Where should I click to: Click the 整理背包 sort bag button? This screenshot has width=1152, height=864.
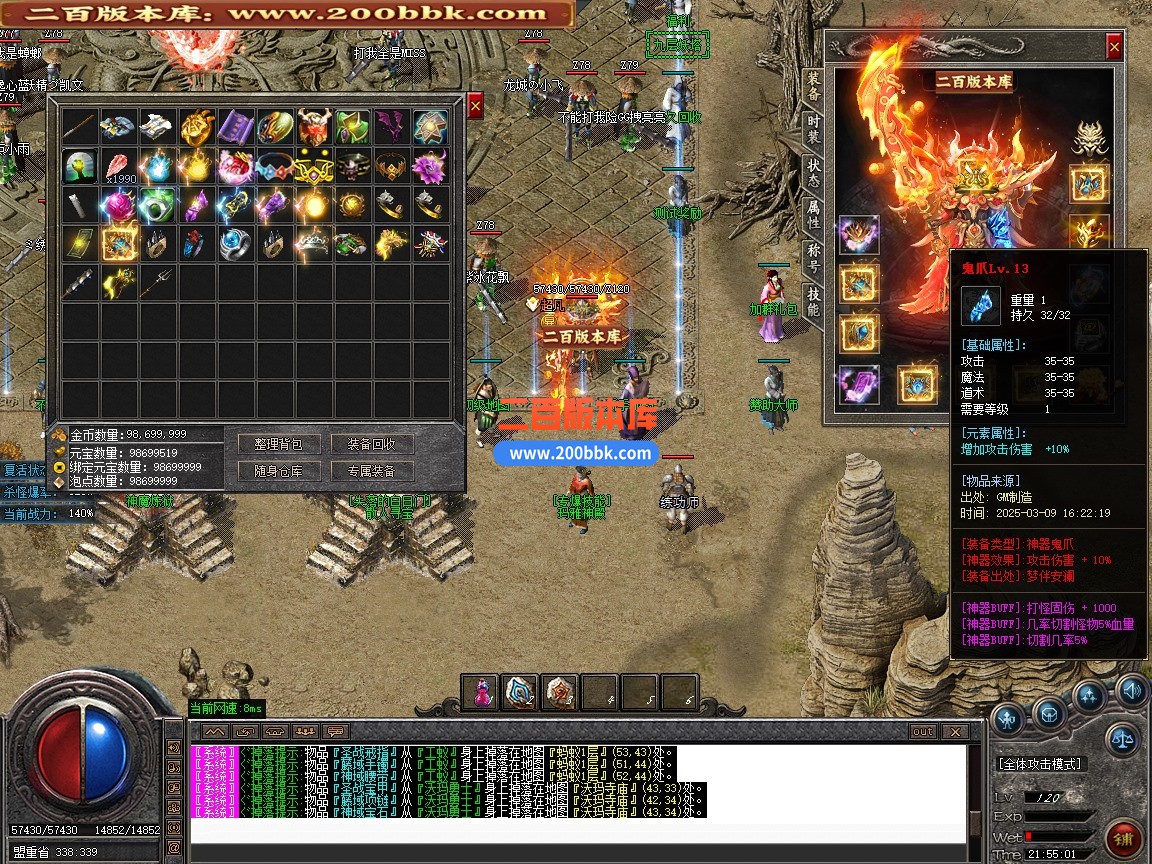point(278,444)
